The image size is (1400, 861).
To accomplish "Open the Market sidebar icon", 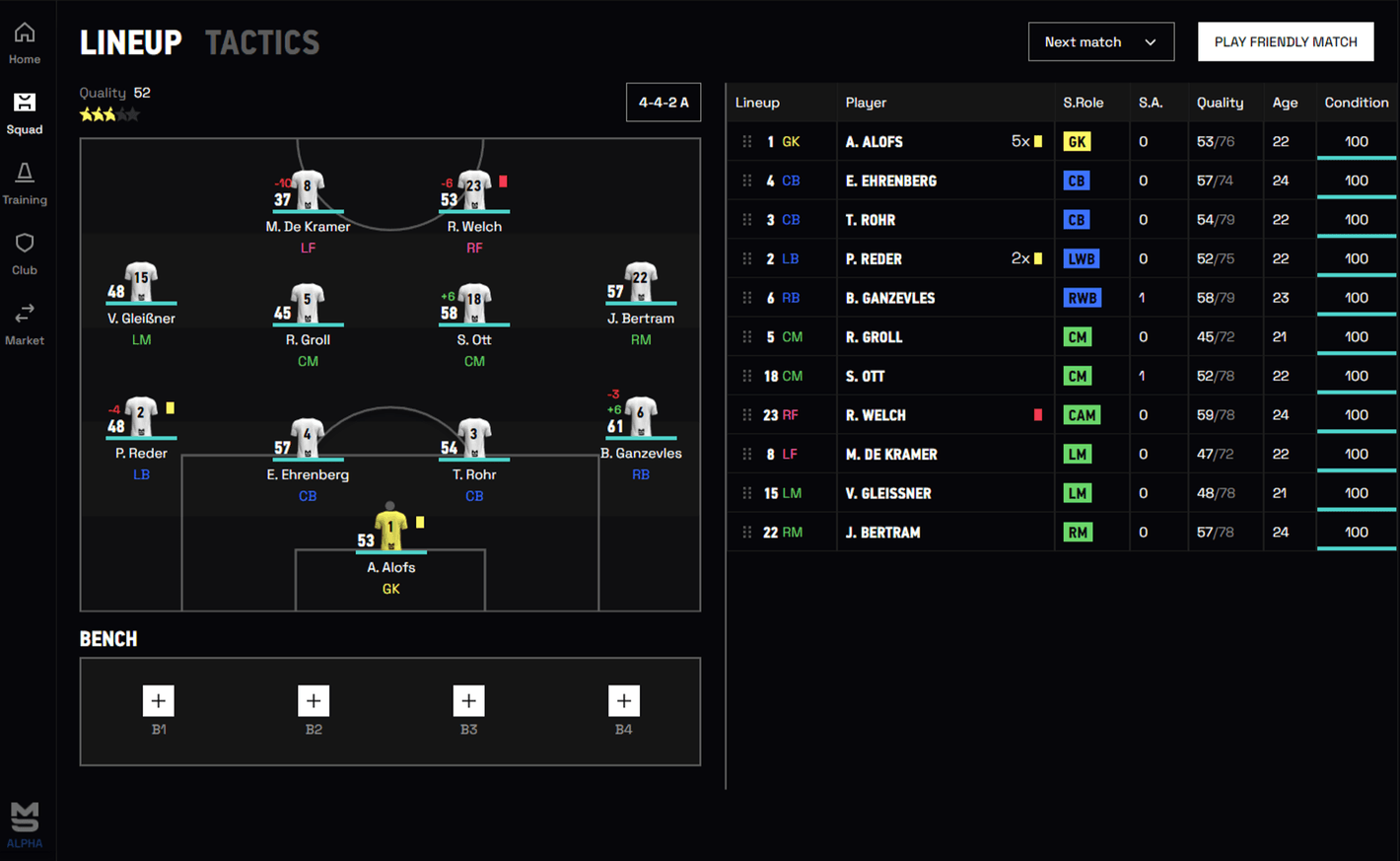I will (x=24, y=323).
